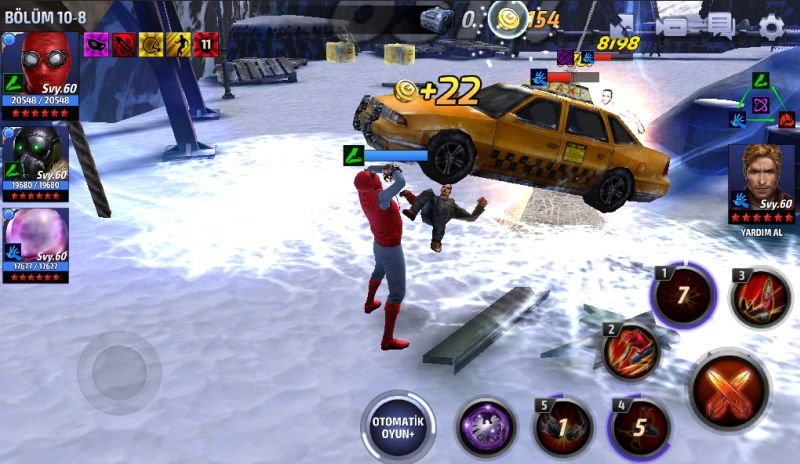Tap the crossed arrows camera icon
This screenshot has width=800, height=464.
620,26
